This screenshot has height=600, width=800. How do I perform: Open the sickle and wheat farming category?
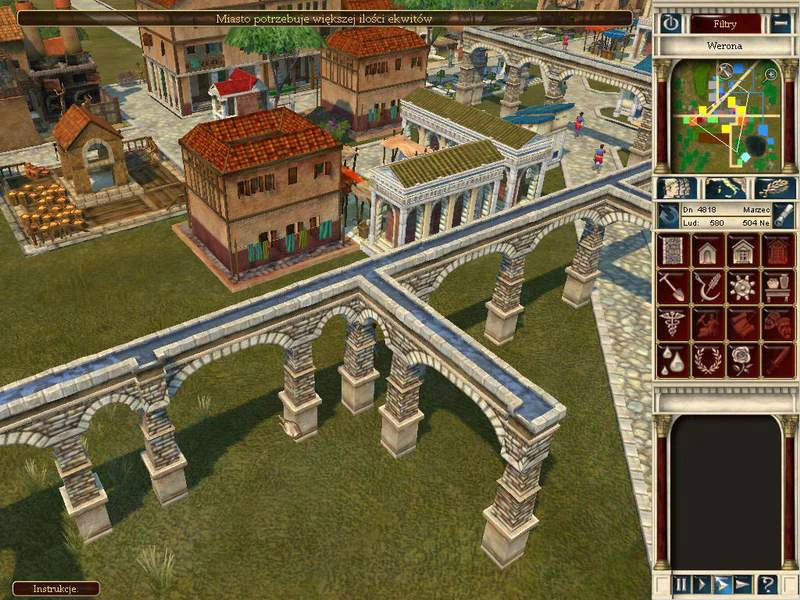(x=708, y=288)
